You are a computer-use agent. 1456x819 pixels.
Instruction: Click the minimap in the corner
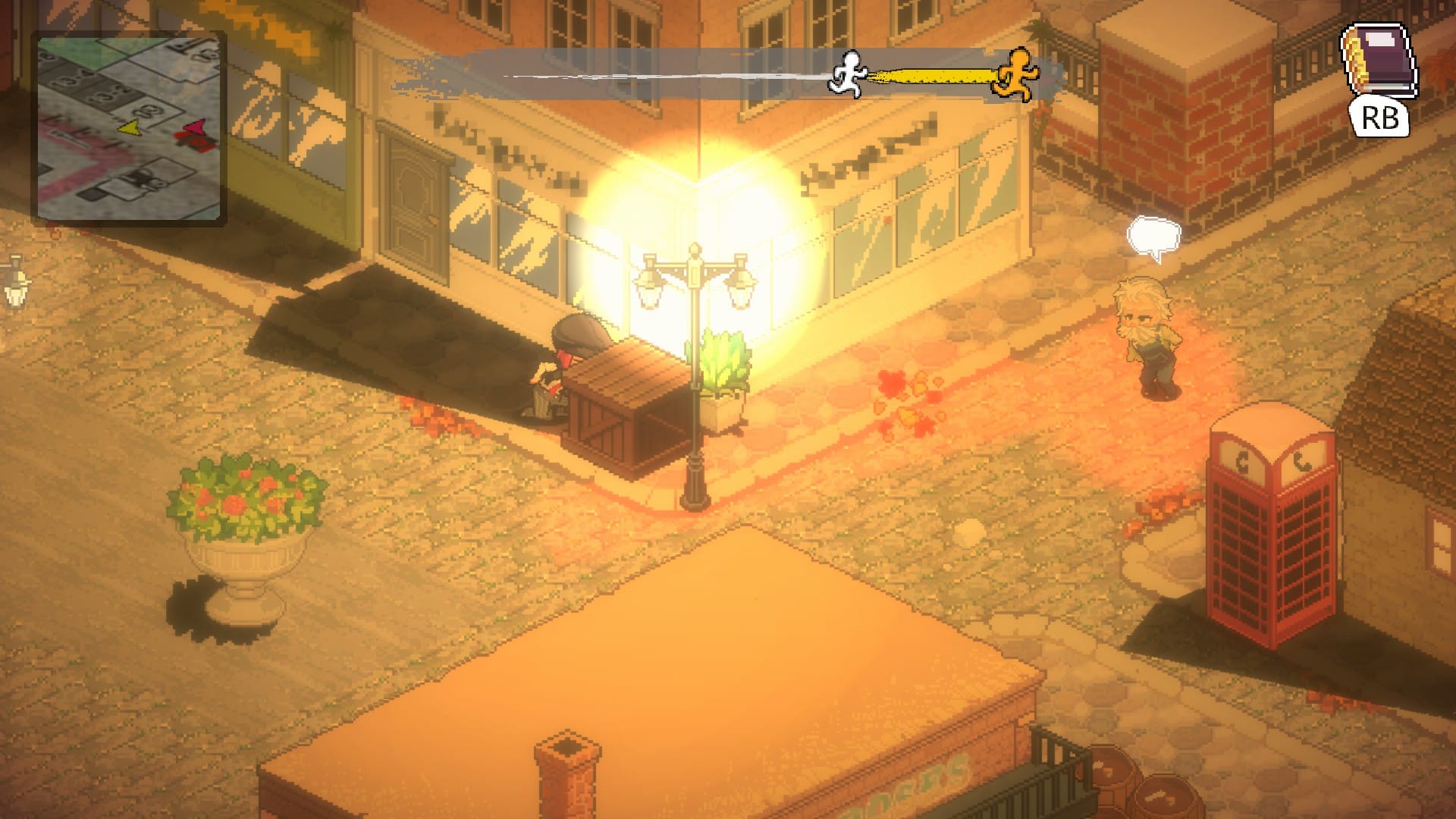tap(129, 128)
